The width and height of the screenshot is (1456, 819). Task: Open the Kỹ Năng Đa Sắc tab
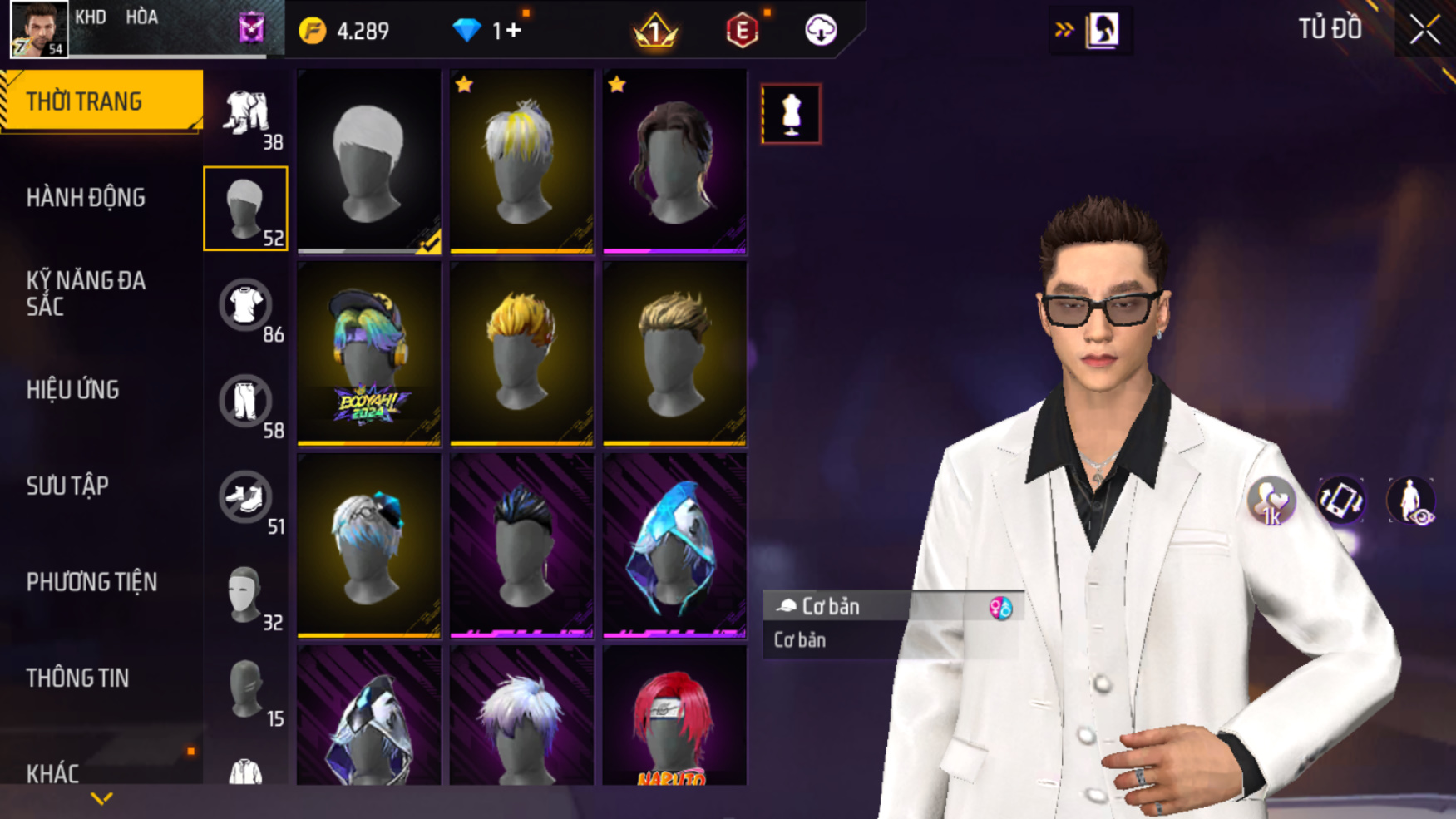[86, 294]
